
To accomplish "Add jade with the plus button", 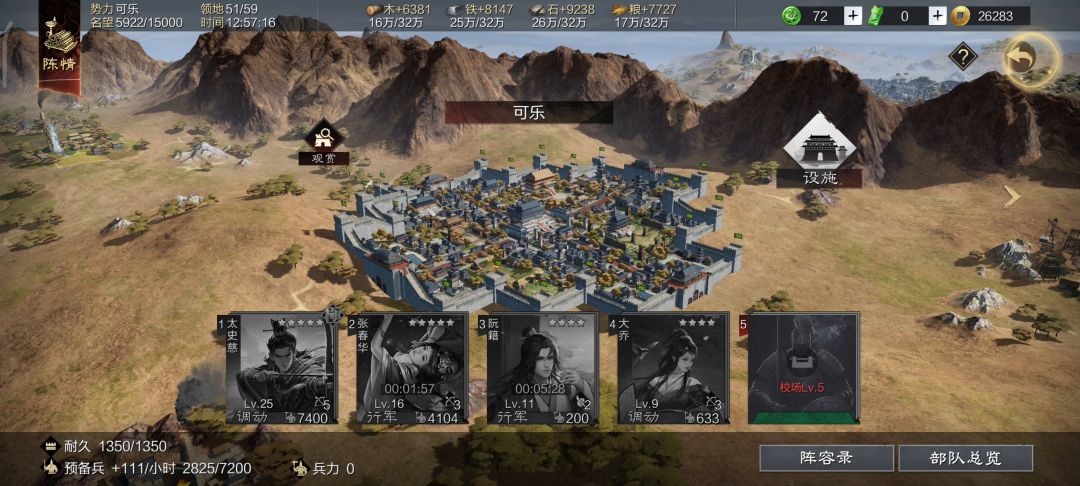I will click(x=852, y=16).
